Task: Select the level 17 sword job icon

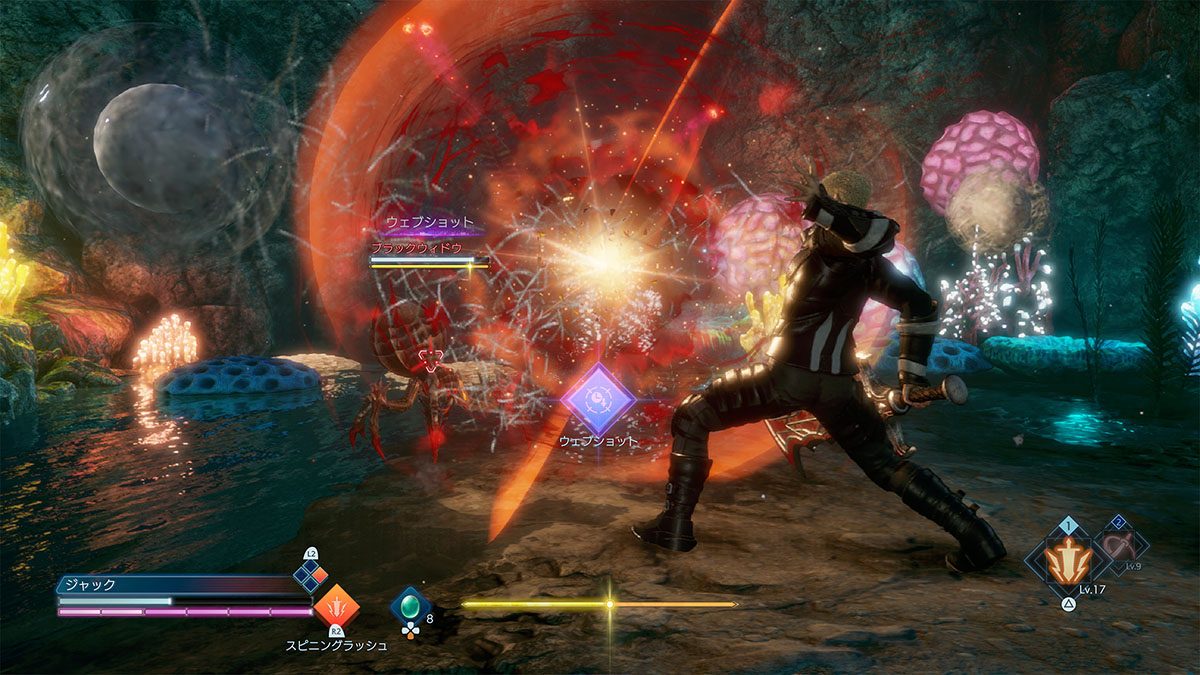Action: click(1067, 560)
